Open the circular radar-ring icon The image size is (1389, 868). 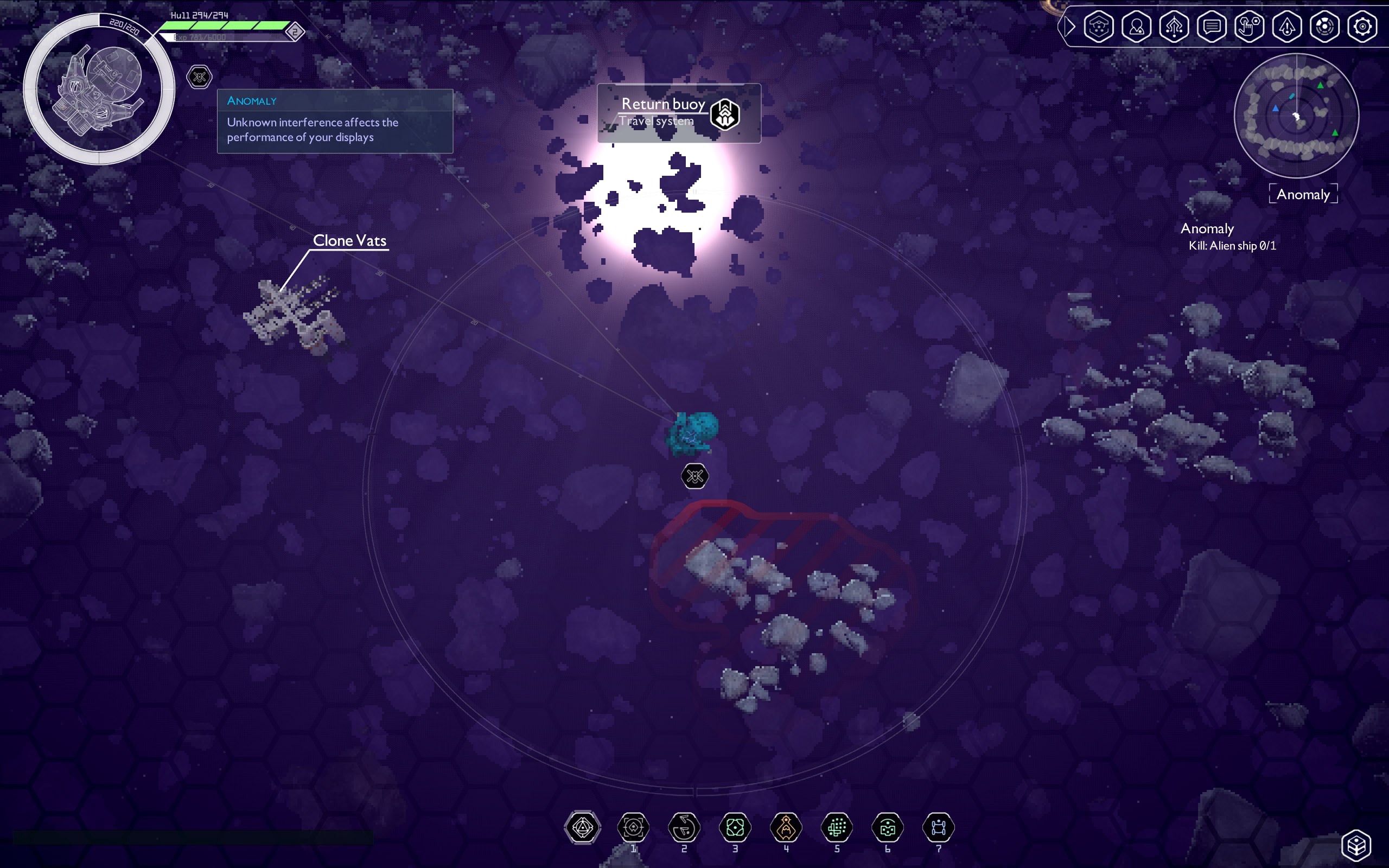click(x=1324, y=27)
